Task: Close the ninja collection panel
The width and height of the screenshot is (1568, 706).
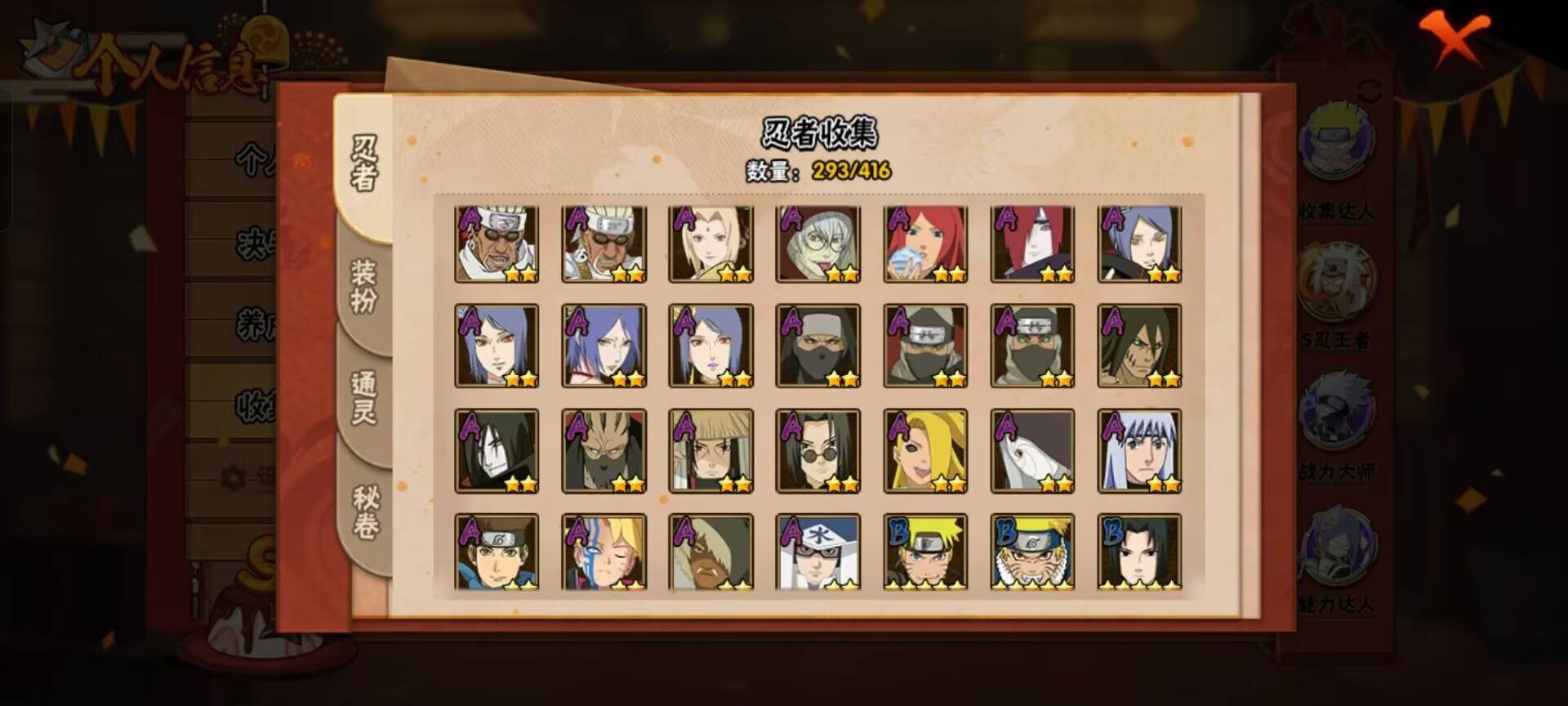Action: pyautogui.click(x=1453, y=38)
